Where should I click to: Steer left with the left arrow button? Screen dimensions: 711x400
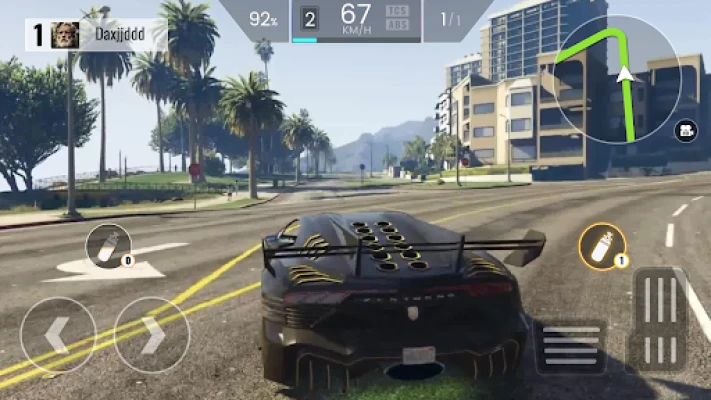coord(58,335)
